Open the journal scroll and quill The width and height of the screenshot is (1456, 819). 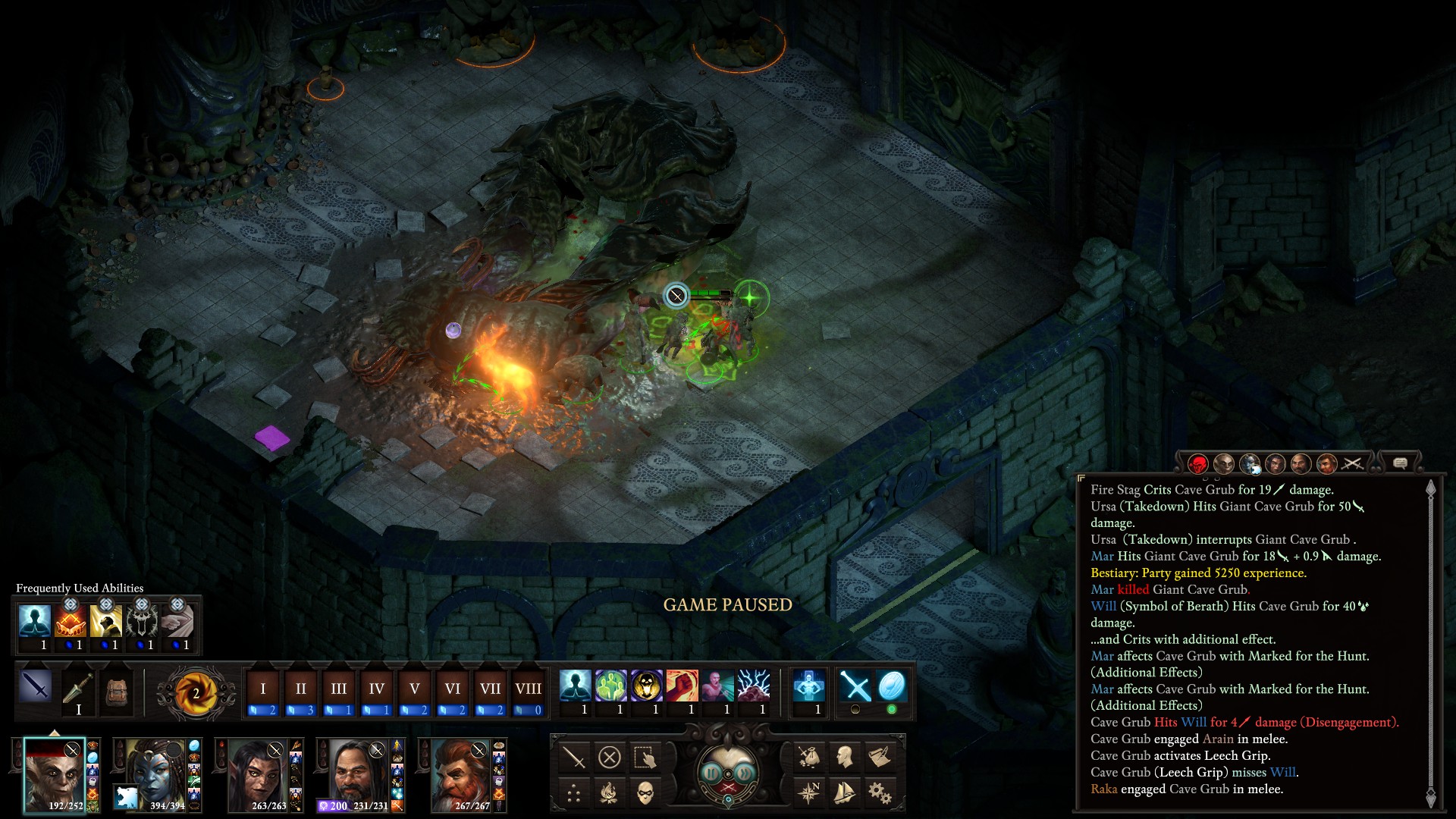click(x=880, y=757)
